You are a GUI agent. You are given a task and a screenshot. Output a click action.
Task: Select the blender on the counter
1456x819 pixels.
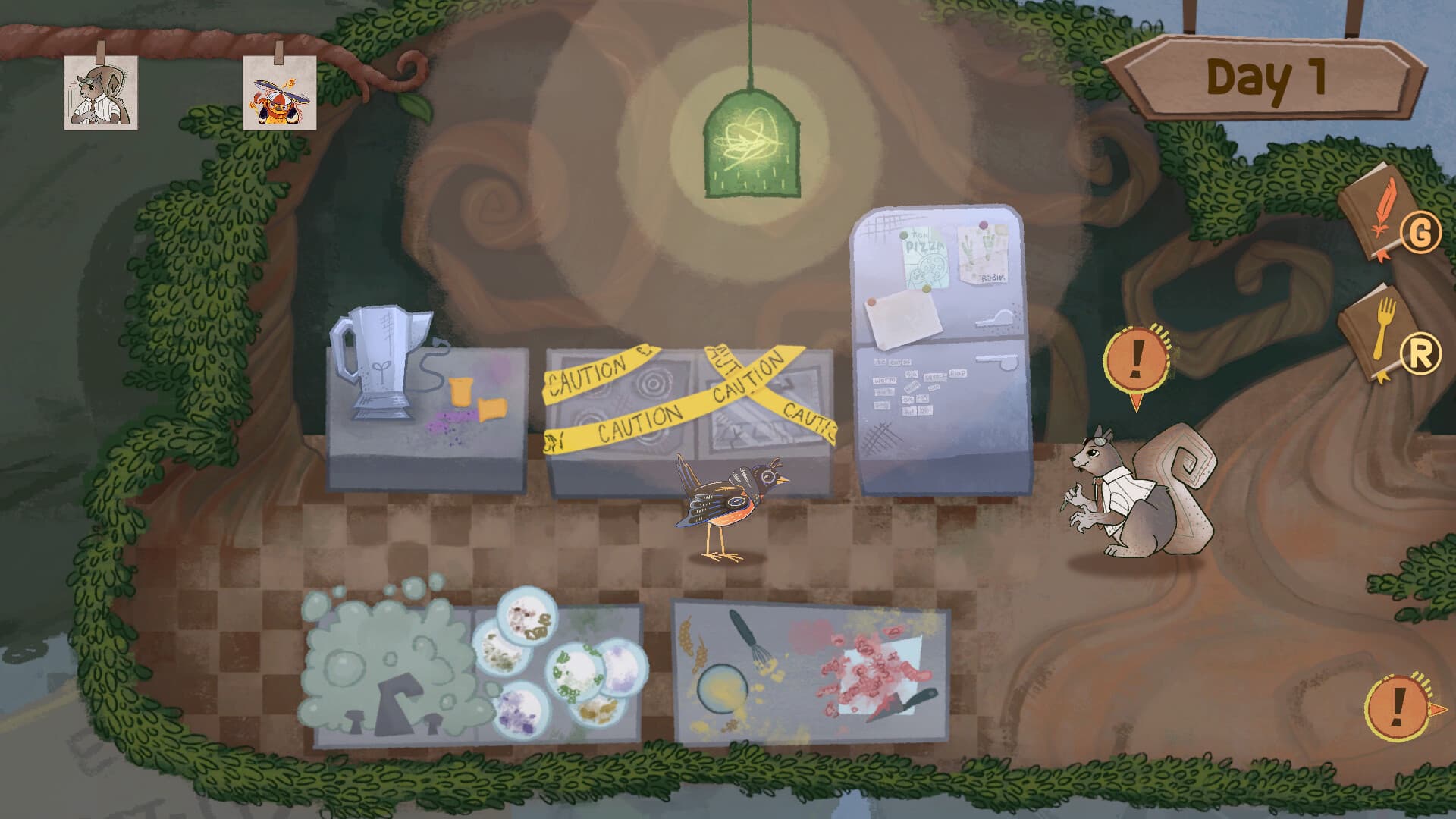378,364
